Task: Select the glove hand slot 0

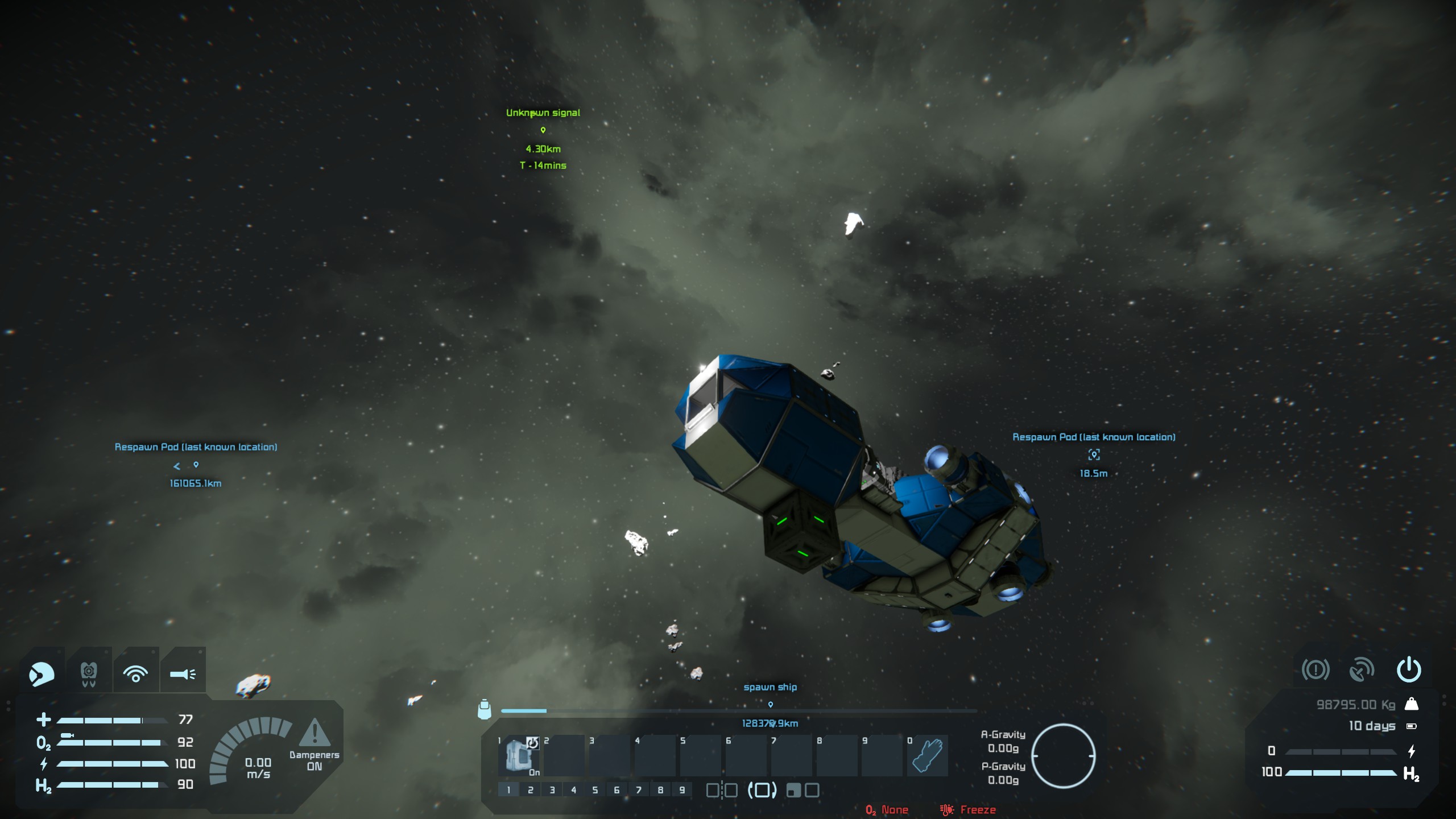Action: [x=927, y=755]
